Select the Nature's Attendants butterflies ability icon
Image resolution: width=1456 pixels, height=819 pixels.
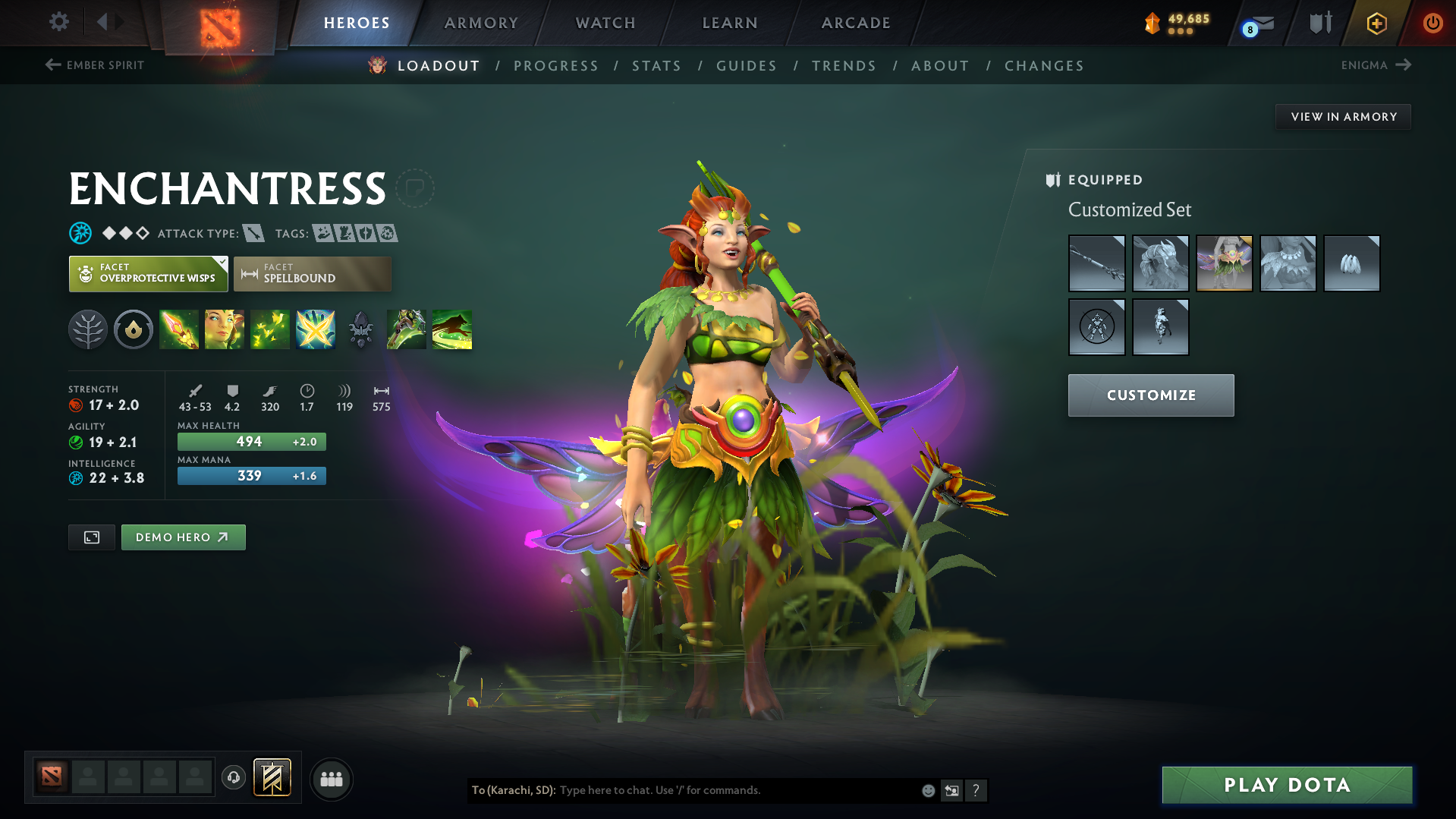(270, 329)
